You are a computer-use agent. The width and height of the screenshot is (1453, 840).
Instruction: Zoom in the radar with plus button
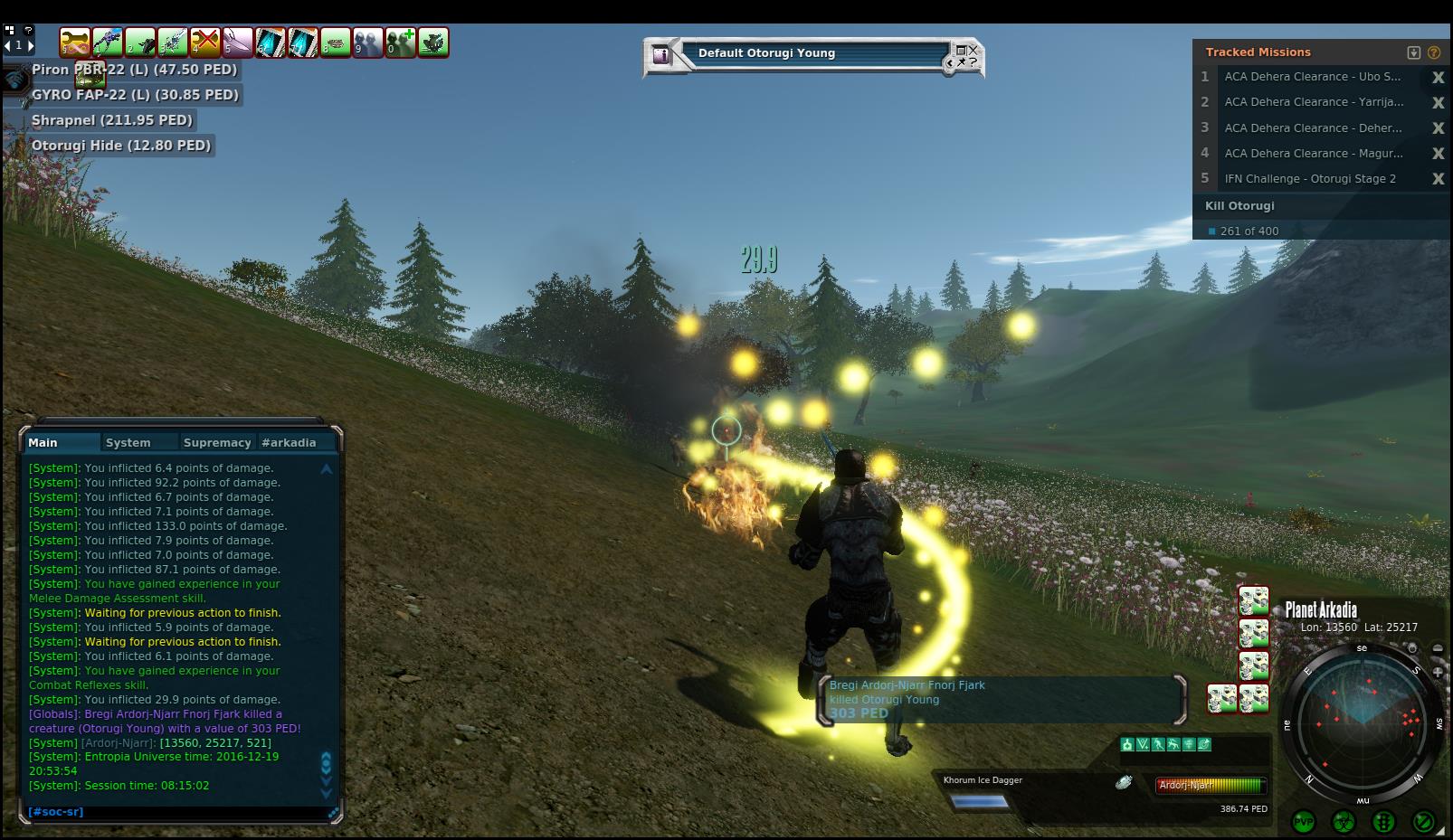[1438, 672]
